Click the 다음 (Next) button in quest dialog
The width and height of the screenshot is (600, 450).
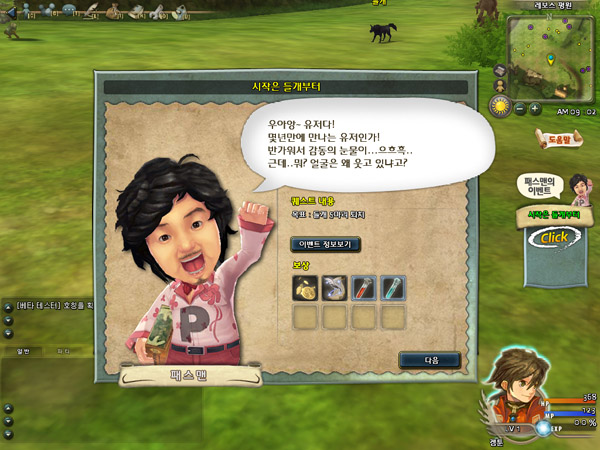pyautogui.click(x=429, y=360)
